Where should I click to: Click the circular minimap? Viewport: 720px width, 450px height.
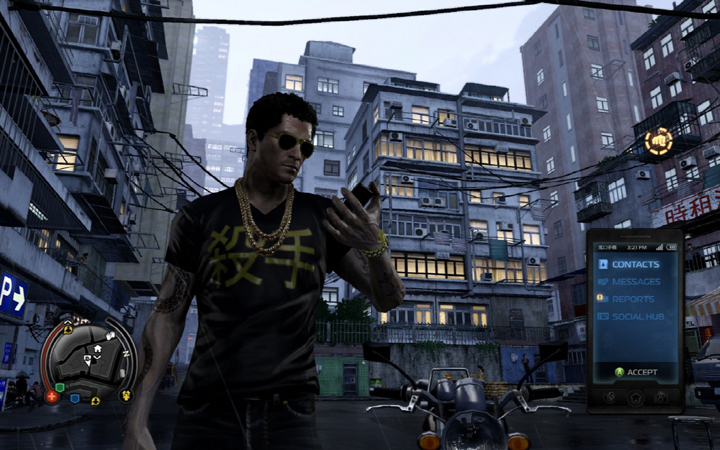[88, 362]
